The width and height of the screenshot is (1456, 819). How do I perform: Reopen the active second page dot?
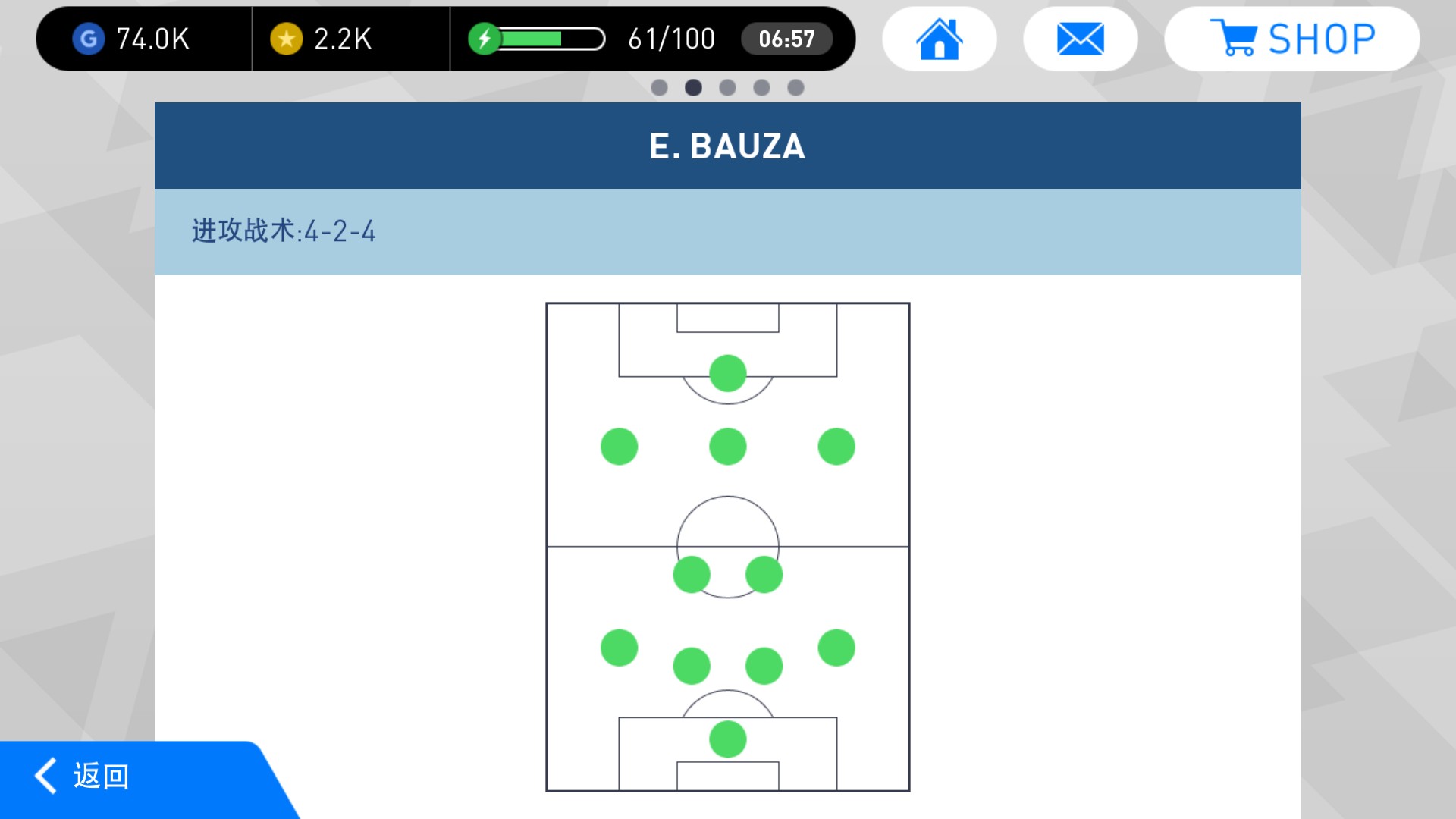[692, 87]
